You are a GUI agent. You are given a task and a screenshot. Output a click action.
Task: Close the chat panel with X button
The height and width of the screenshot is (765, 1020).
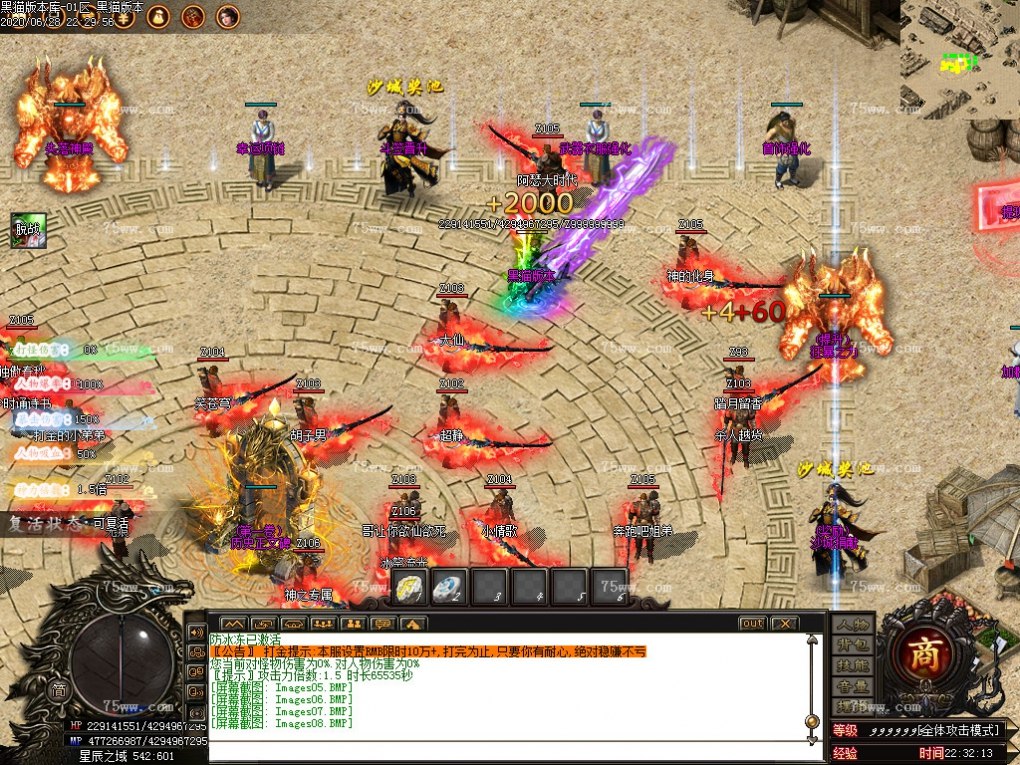click(x=785, y=624)
